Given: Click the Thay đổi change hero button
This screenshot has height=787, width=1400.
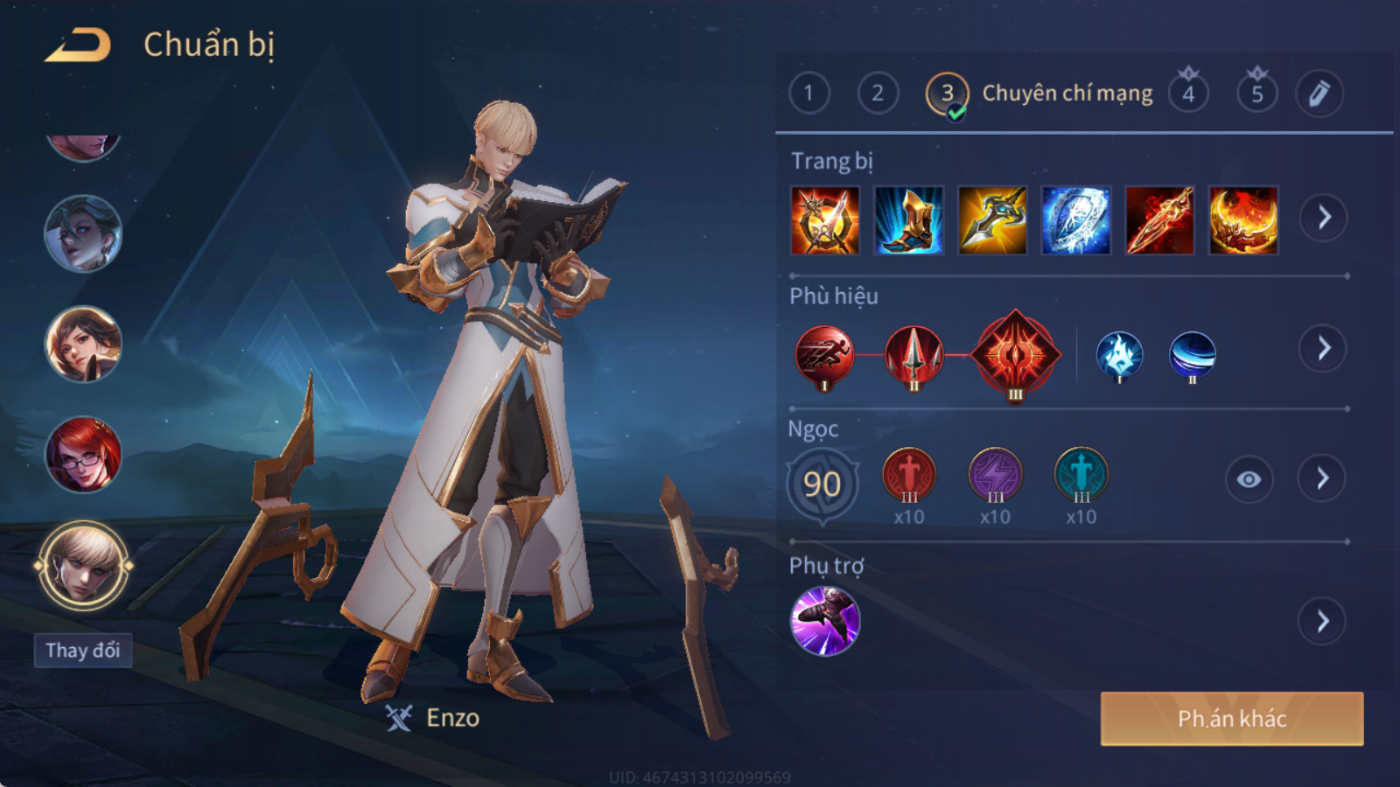Looking at the screenshot, I should pyautogui.click(x=82, y=650).
